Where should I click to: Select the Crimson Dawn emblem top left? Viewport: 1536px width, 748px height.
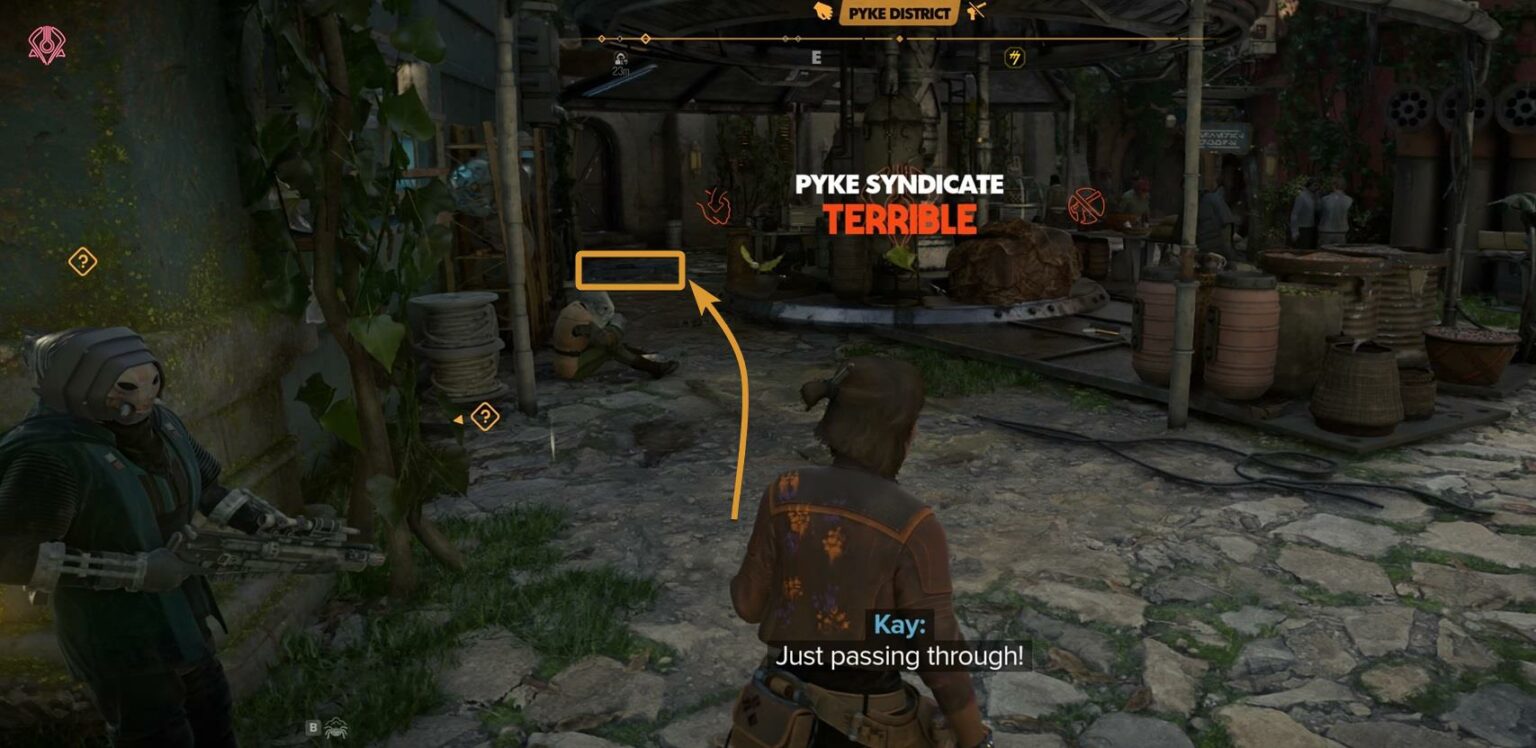pos(46,43)
